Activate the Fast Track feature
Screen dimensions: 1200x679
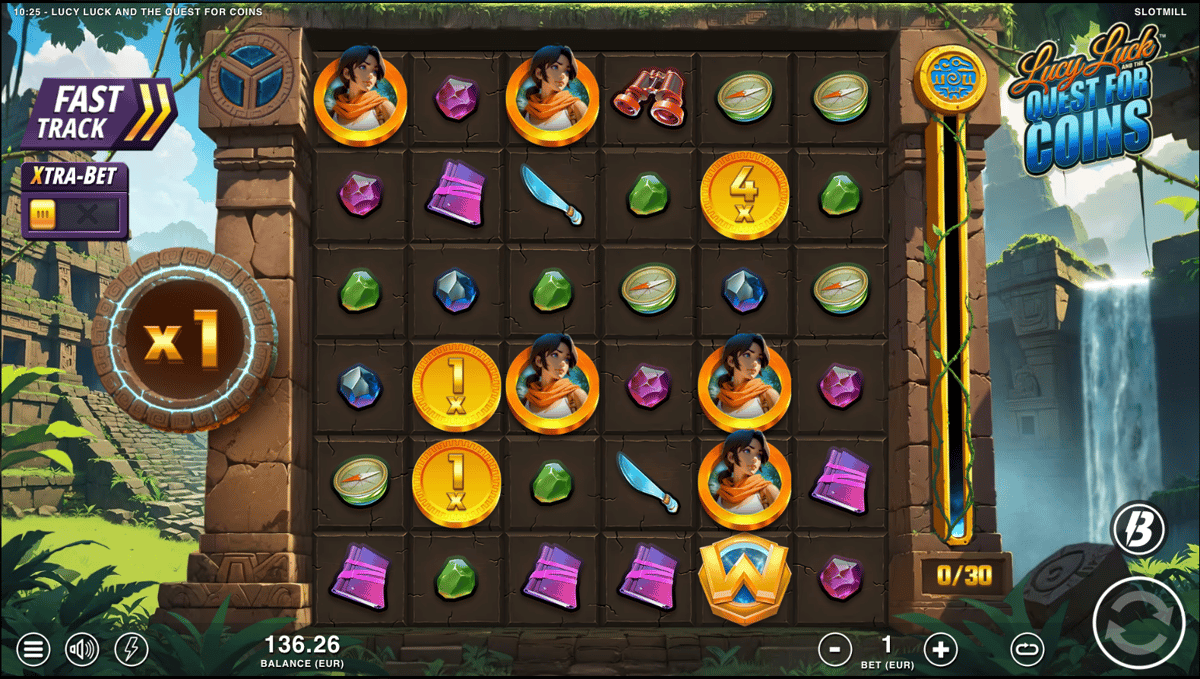click(98, 114)
